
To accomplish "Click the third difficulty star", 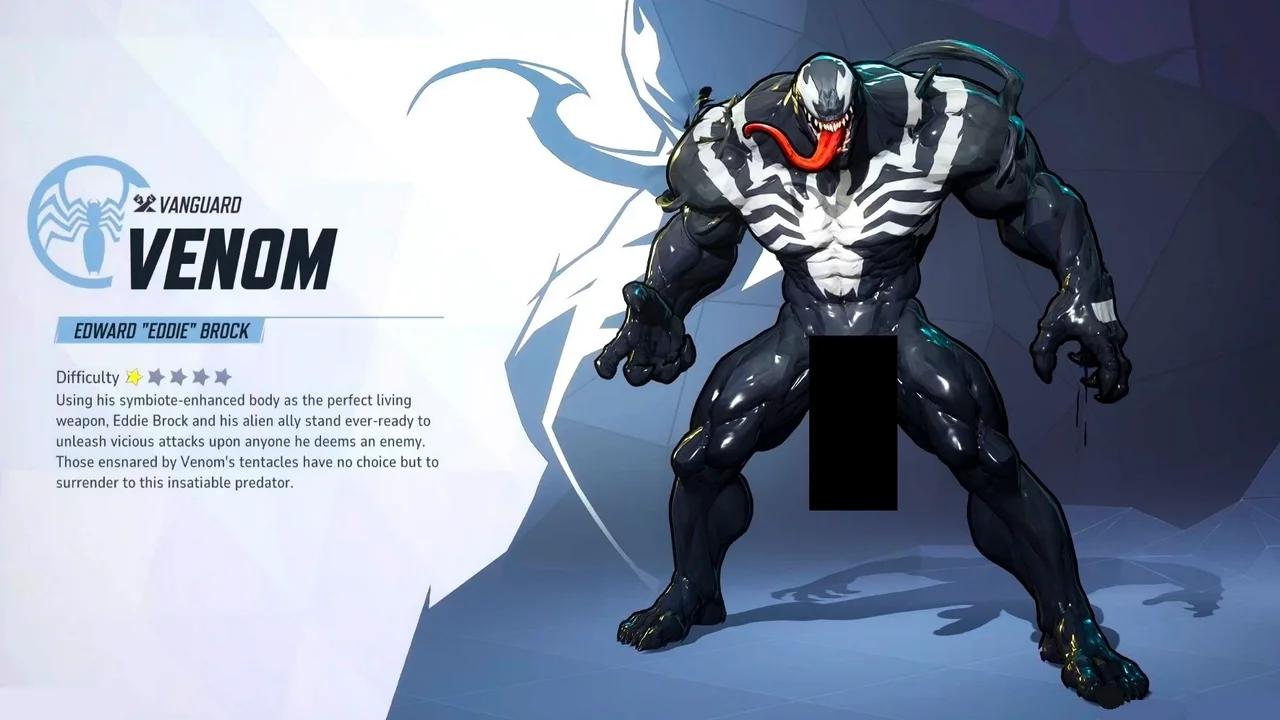I will [178, 377].
